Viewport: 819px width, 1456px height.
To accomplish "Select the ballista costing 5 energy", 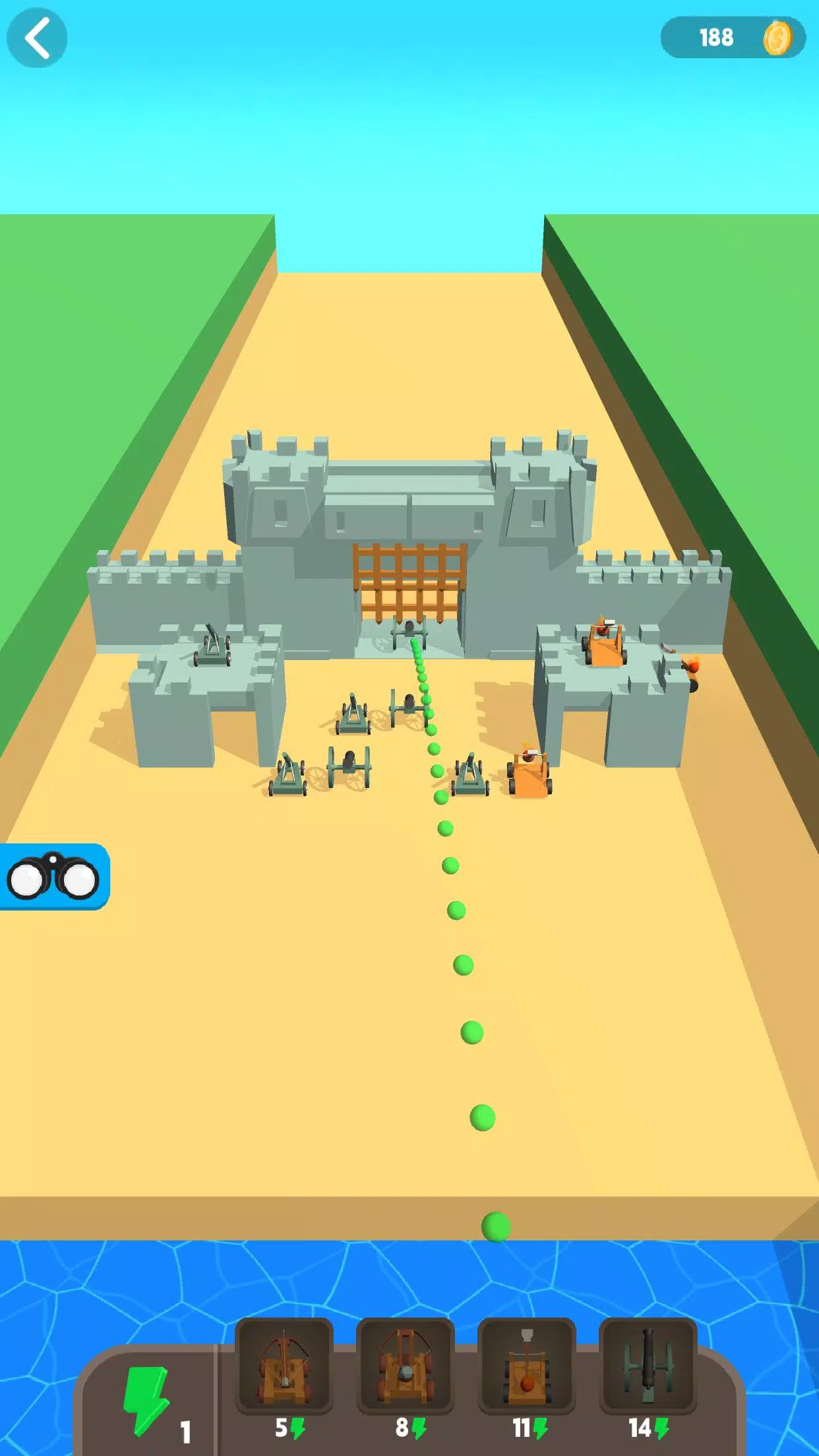I will point(284,1366).
